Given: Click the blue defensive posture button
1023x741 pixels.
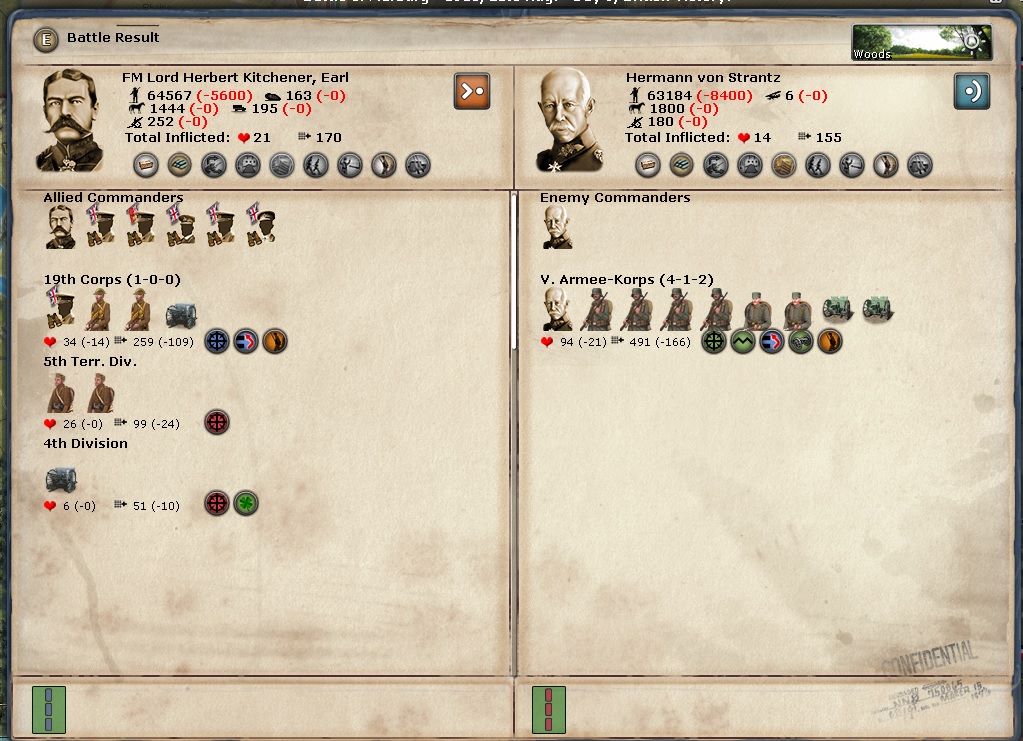Looking at the screenshot, I should point(972,90).
